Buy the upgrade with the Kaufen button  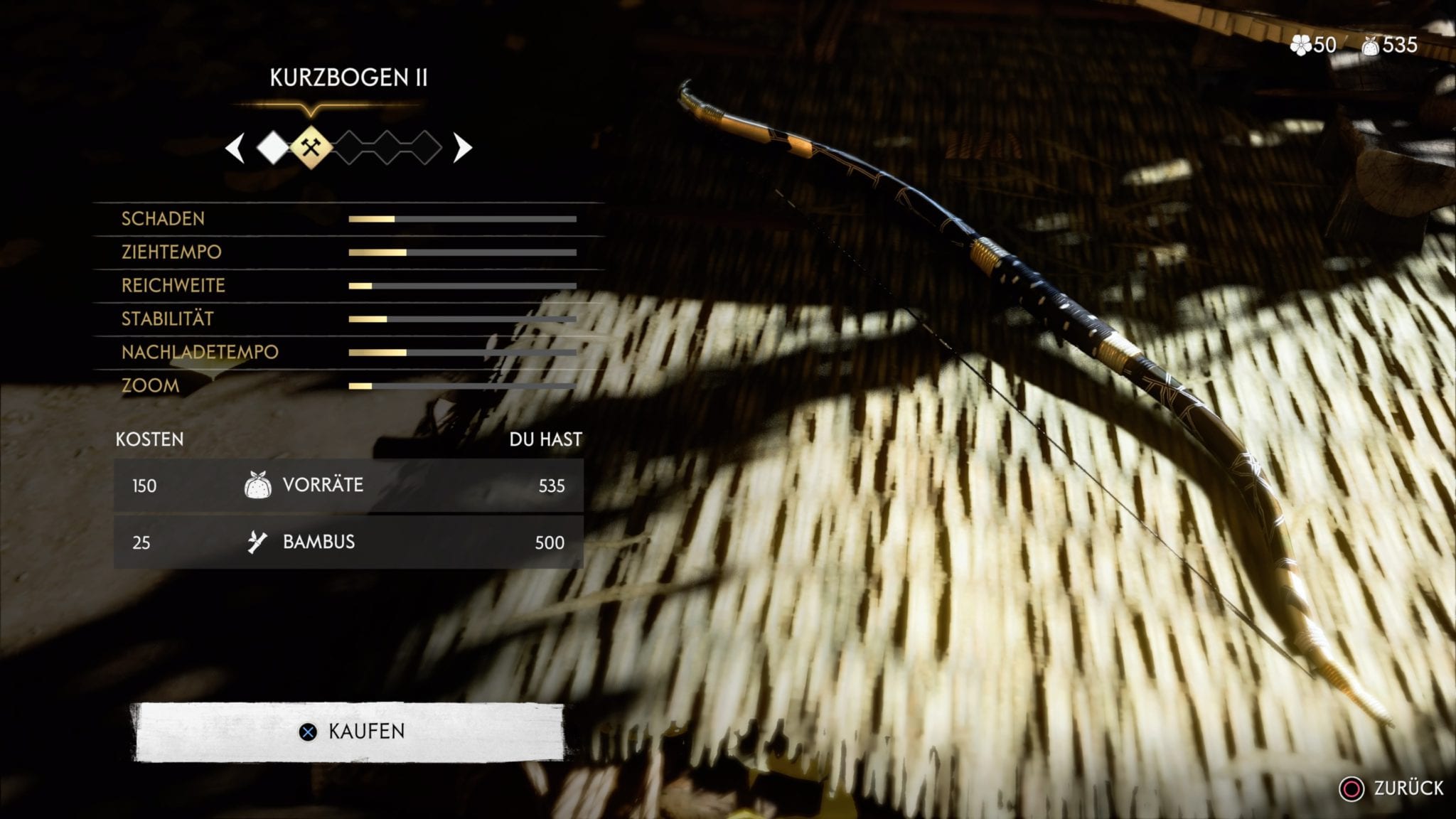coord(350,732)
